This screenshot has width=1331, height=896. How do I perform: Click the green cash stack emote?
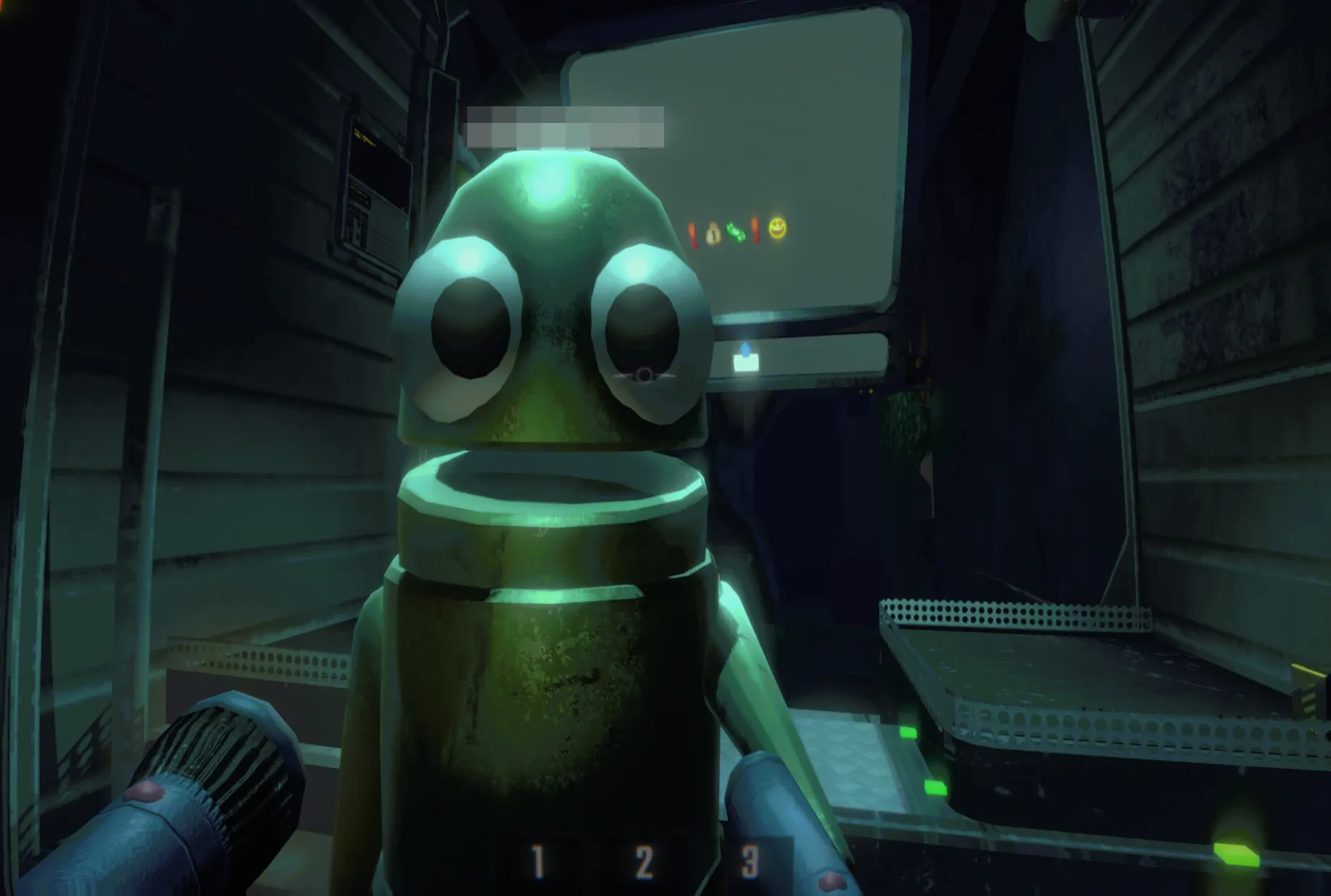click(736, 231)
